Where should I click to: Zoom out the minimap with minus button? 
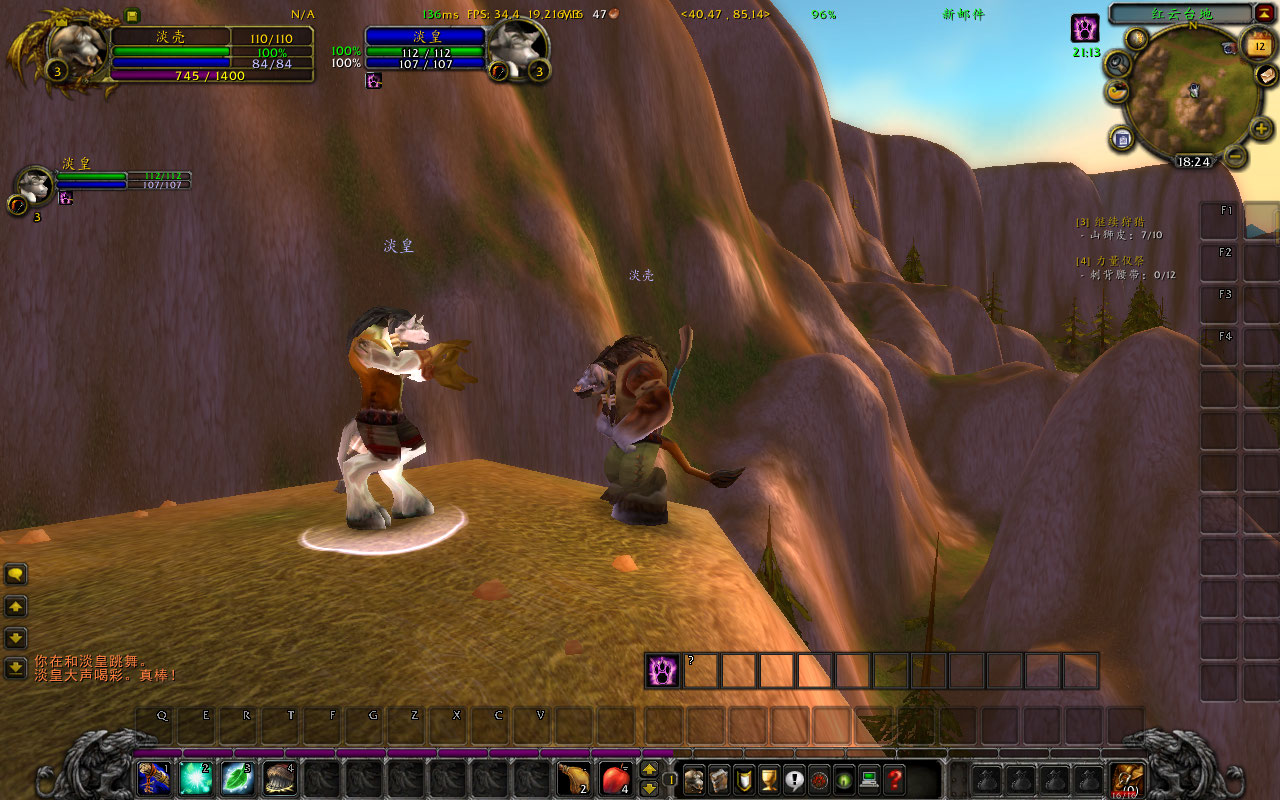1236,156
